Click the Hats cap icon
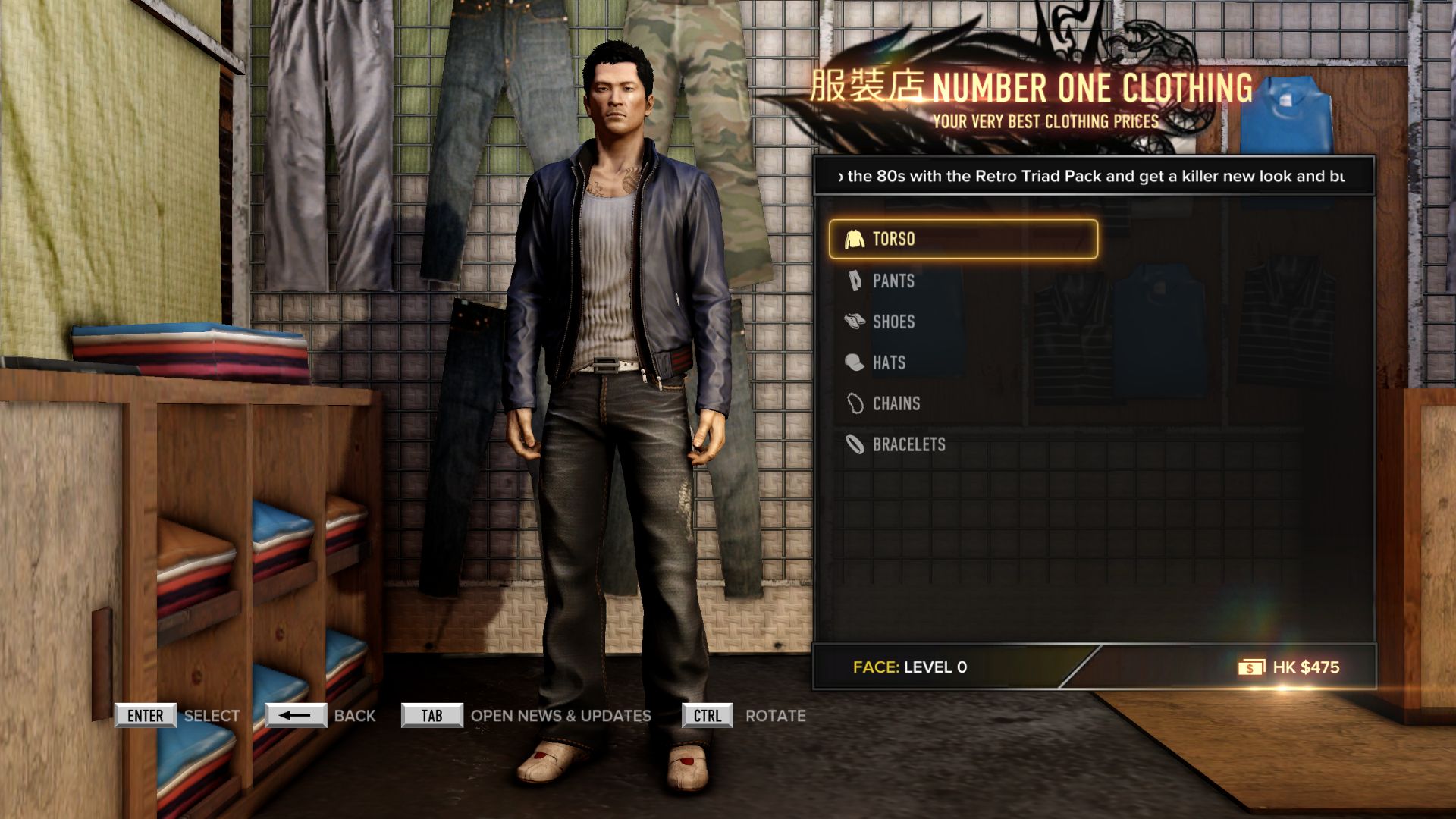The width and height of the screenshot is (1456, 819). click(855, 362)
